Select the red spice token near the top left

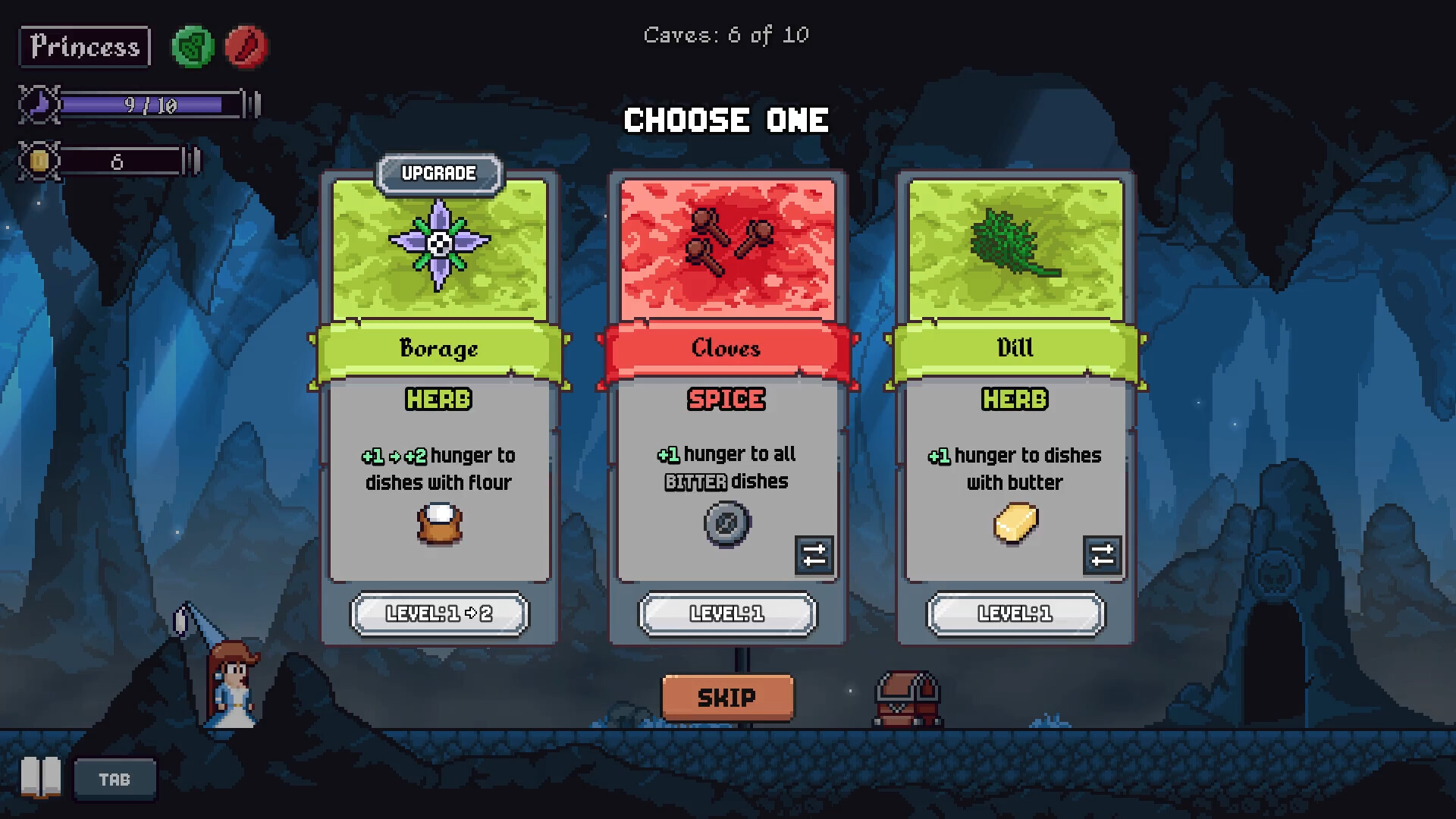click(246, 47)
